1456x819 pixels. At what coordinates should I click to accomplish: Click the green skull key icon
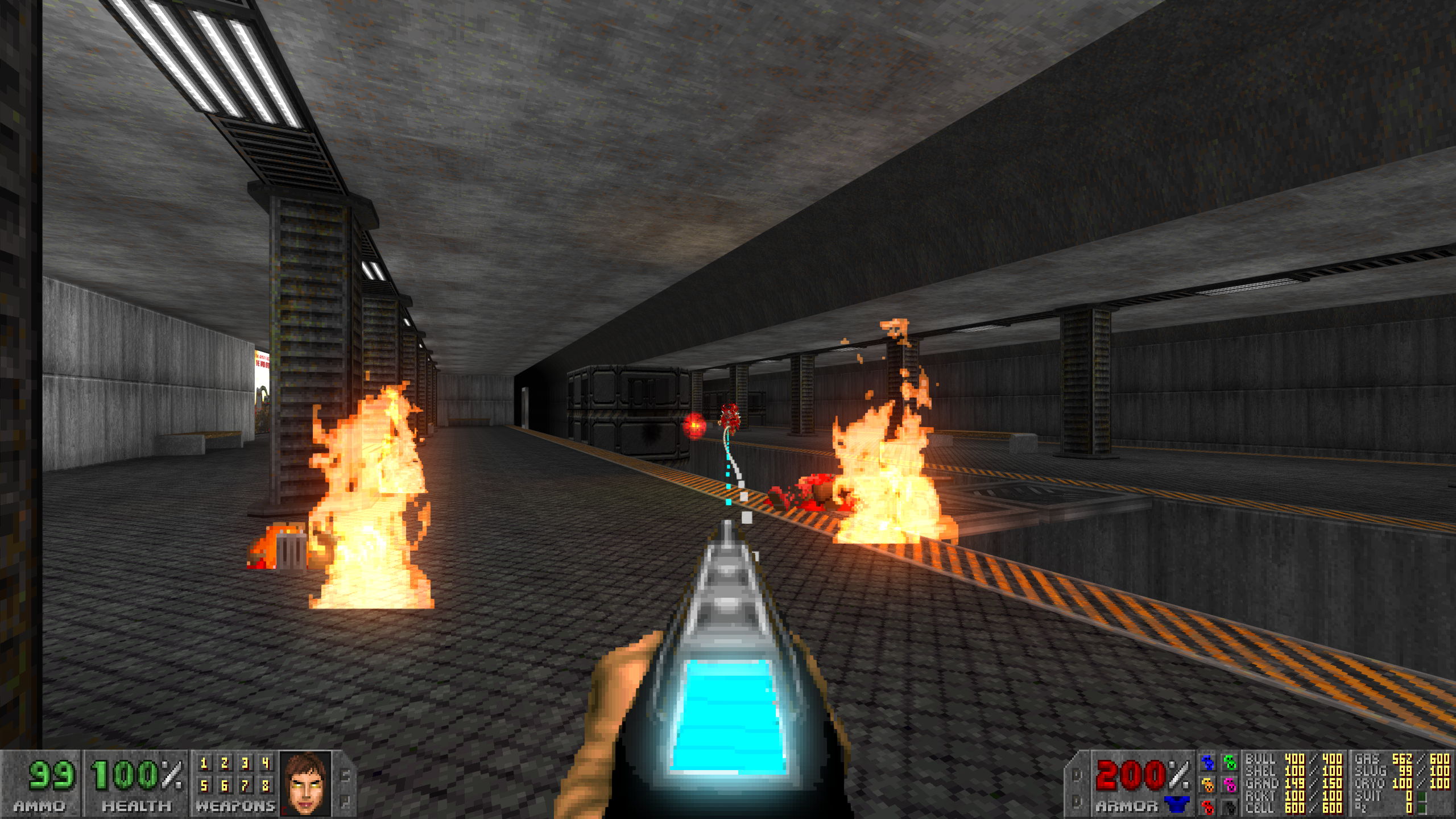pos(1230,762)
